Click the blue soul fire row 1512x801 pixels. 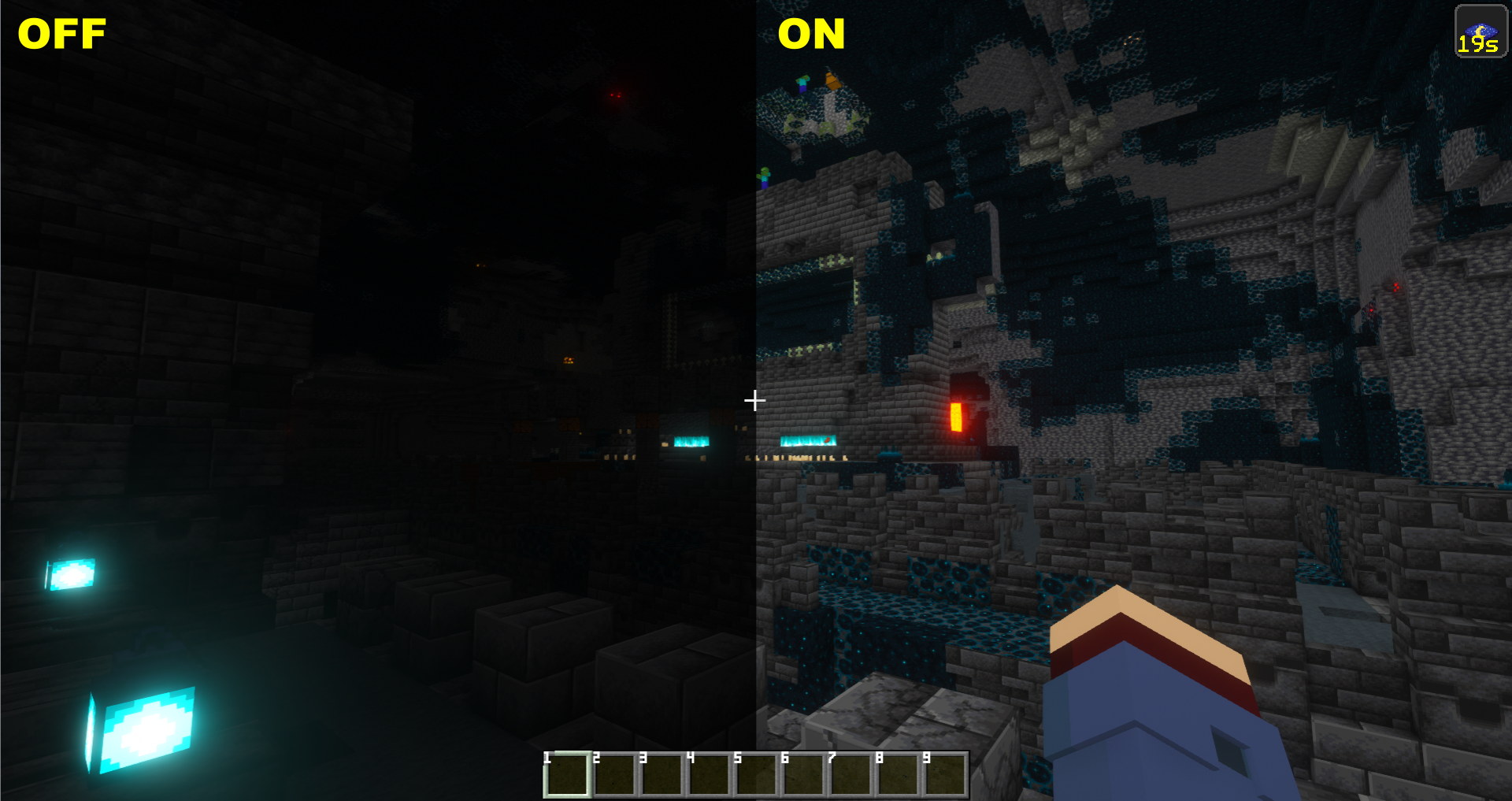(807, 441)
